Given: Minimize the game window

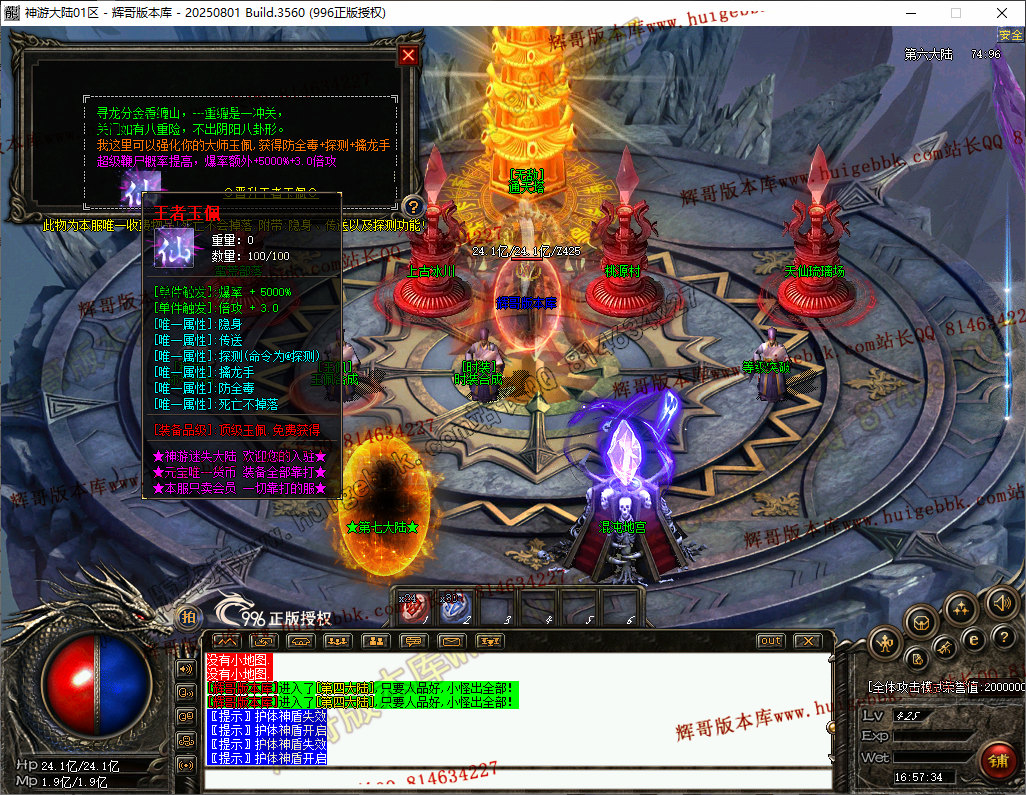Looking at the screenshot, I should click(910, 13).
